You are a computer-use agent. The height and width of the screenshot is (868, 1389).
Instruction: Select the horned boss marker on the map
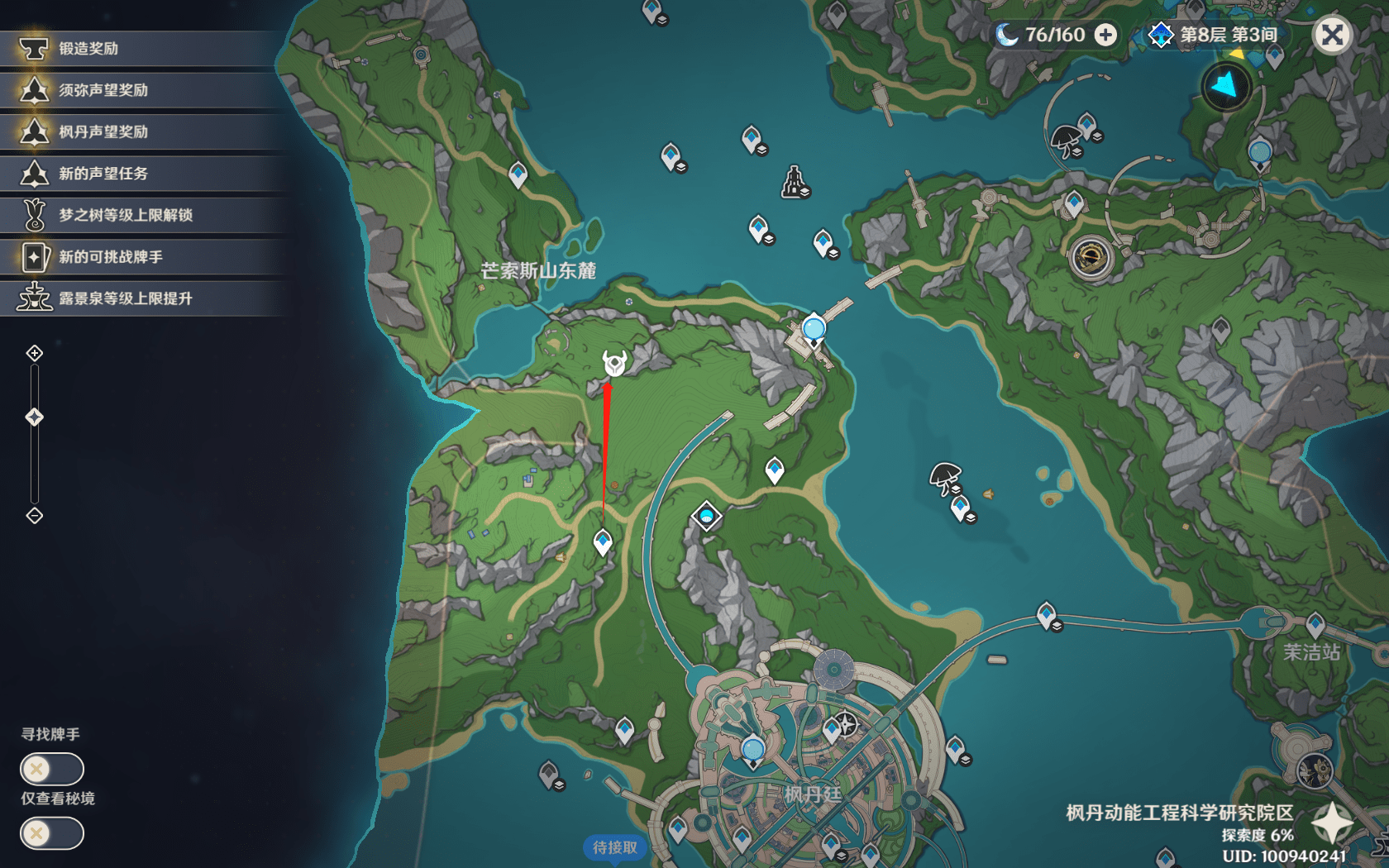614,363
